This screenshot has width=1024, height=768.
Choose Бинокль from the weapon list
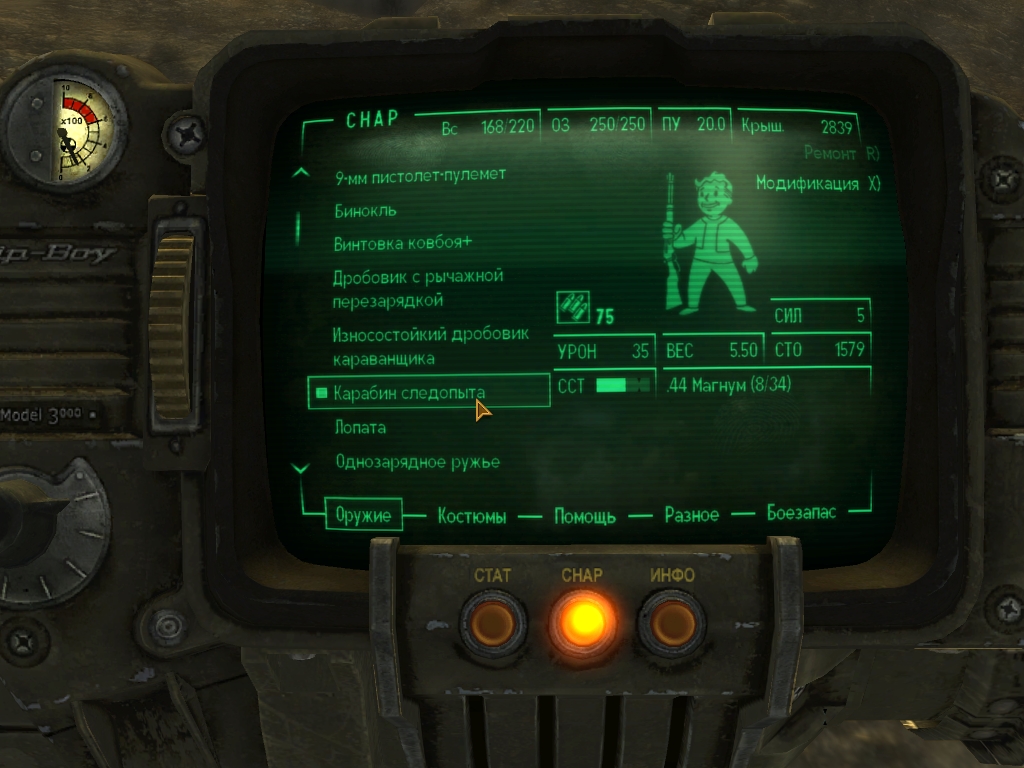coord(366,211)
